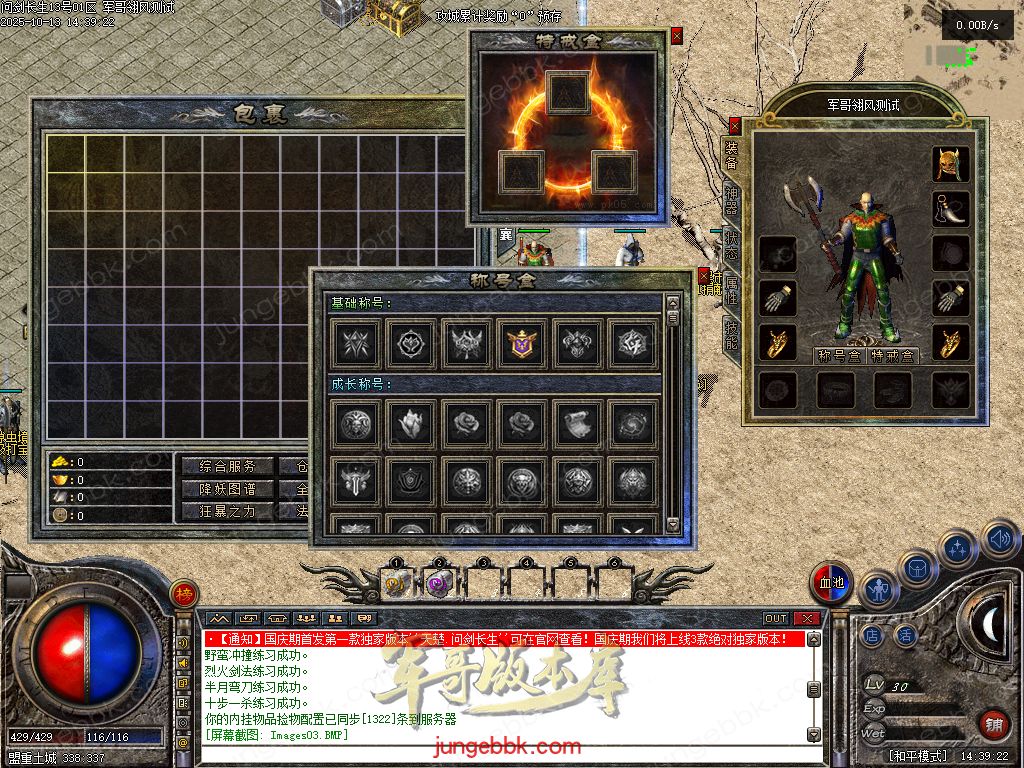Screen dimensions: 1024x768
Task: Show the 状态 status tab
Action: [732, 243]
